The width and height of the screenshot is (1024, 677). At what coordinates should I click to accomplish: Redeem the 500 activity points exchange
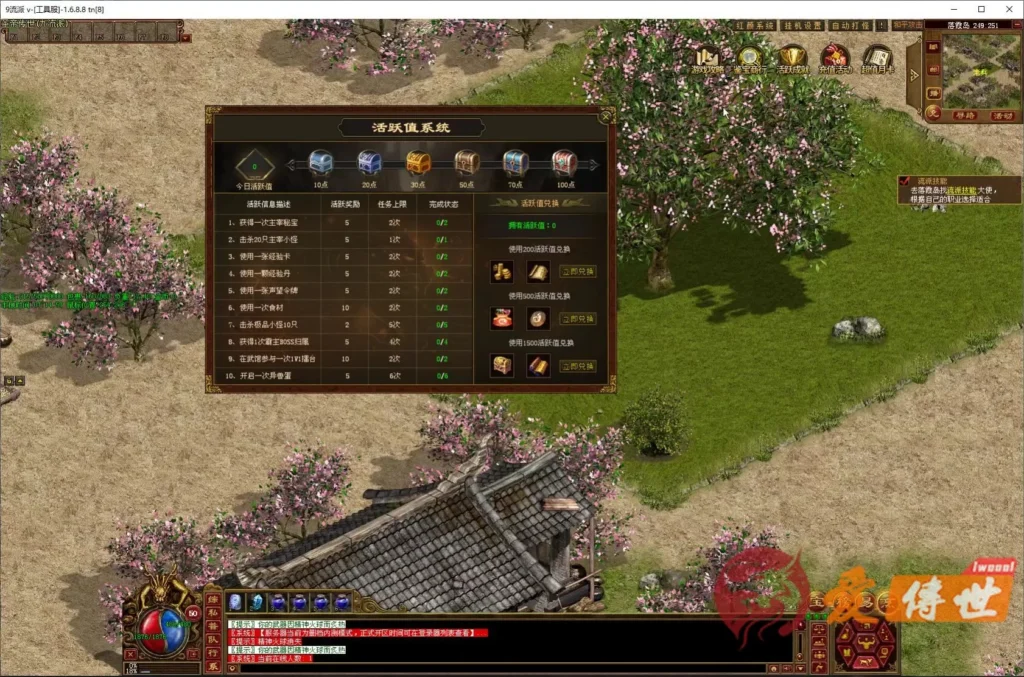[x=577, y=319]
